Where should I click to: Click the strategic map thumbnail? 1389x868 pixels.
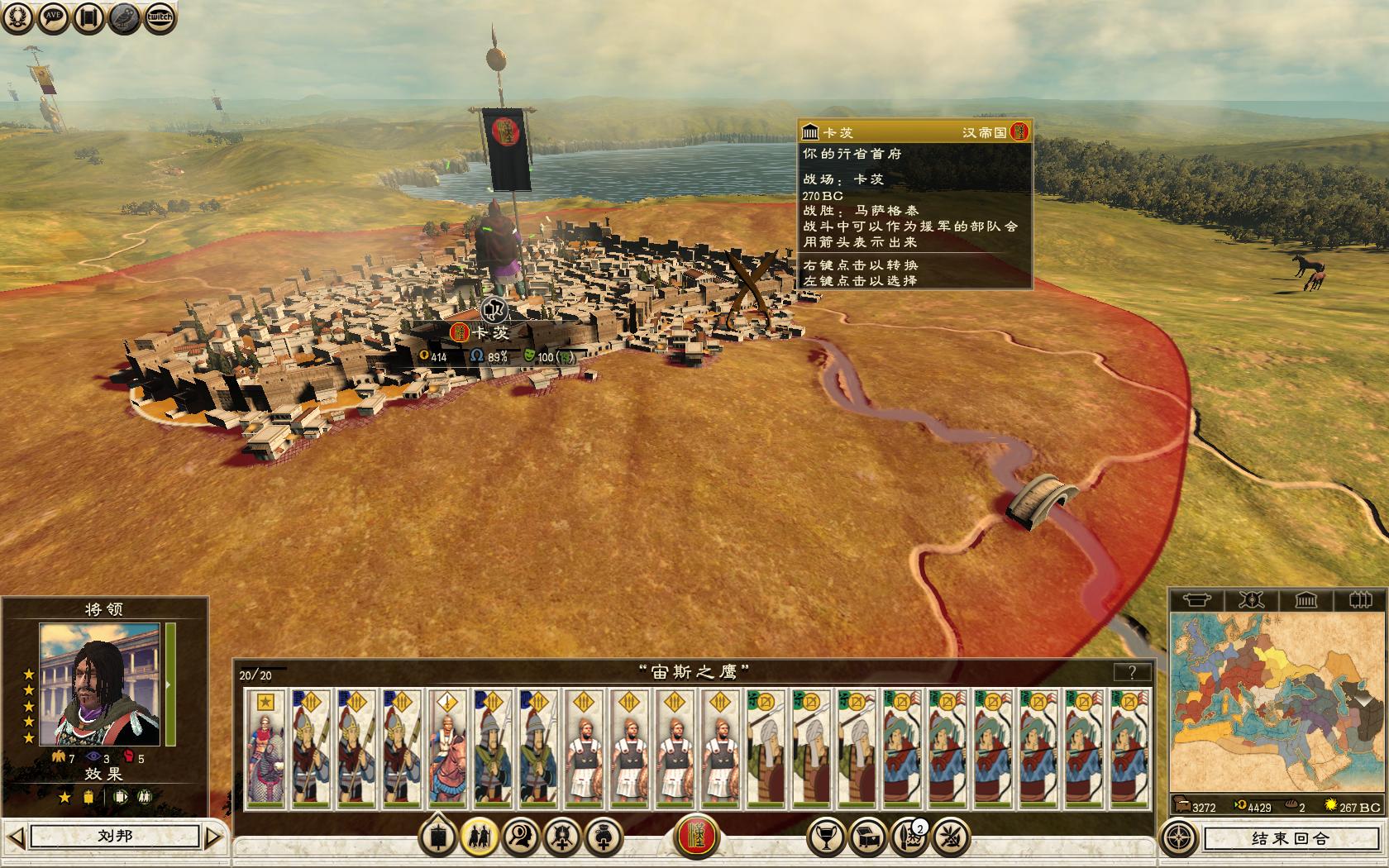[1277, 703]
